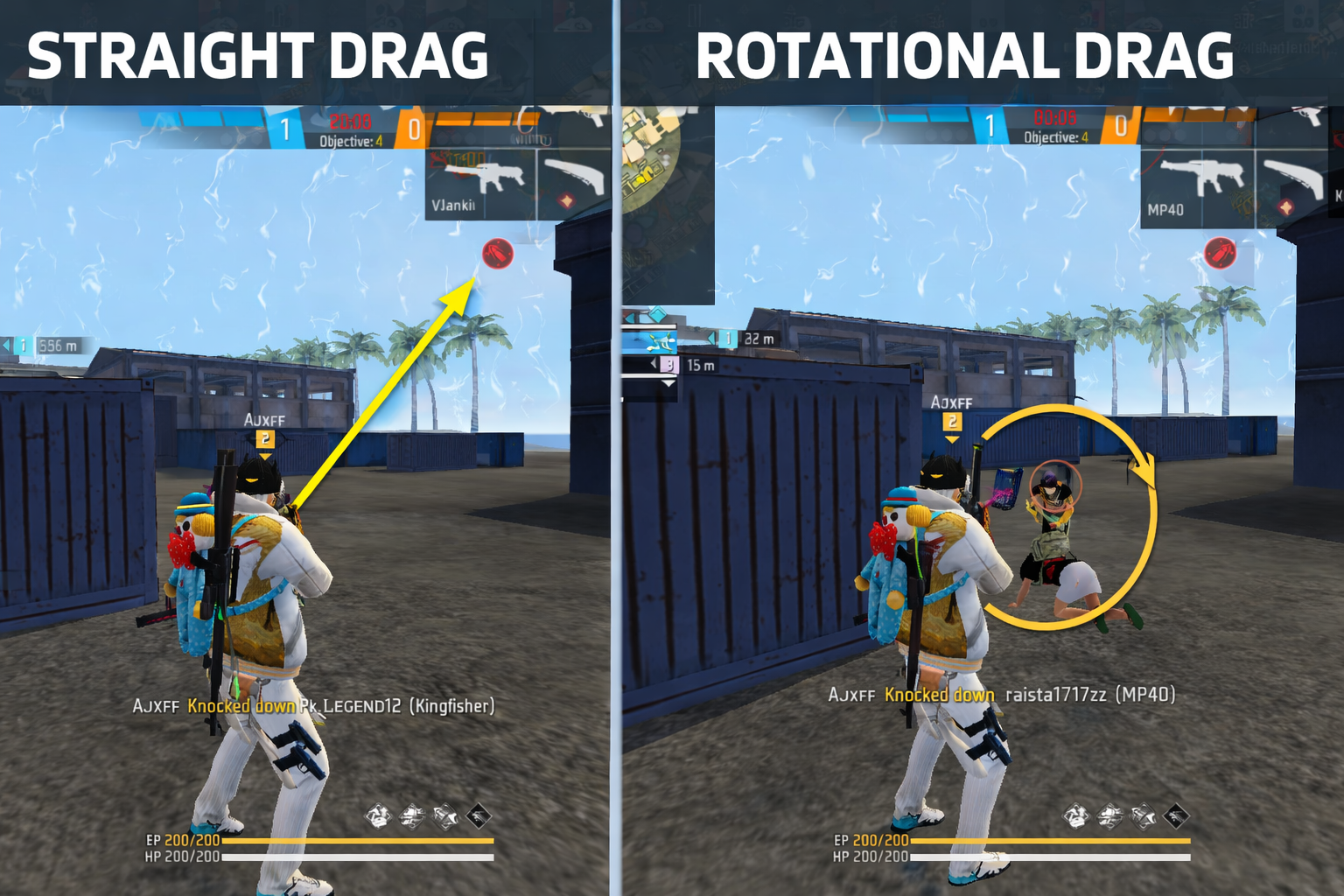Expand the 32 m distance marker arrow
Viewport: 1344px width, 896px height.
[x=710, y=337]
